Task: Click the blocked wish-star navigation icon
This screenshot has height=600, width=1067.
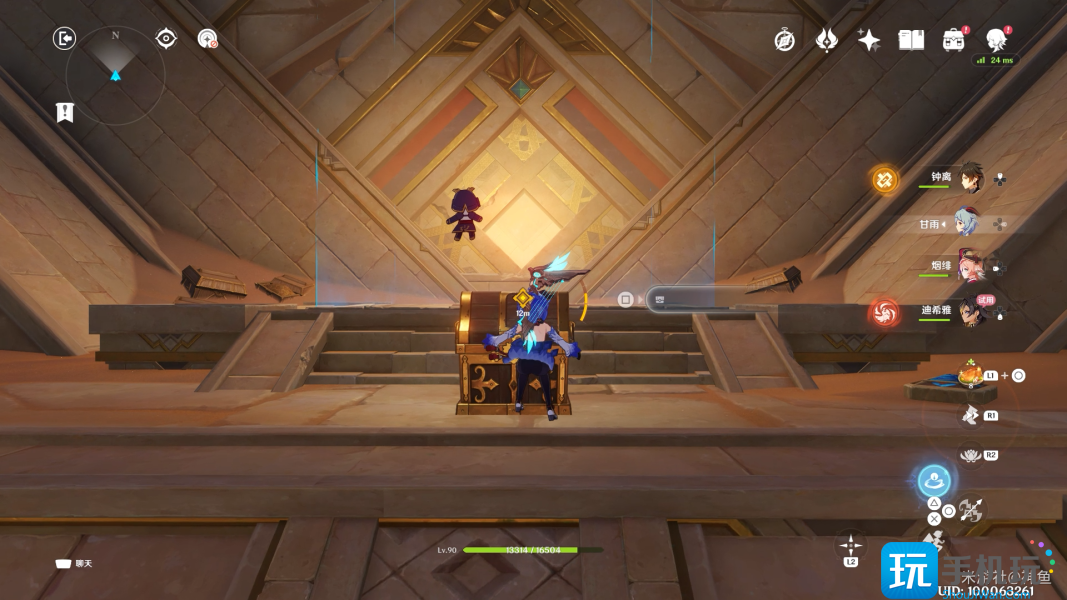Action: coord(207,39)
